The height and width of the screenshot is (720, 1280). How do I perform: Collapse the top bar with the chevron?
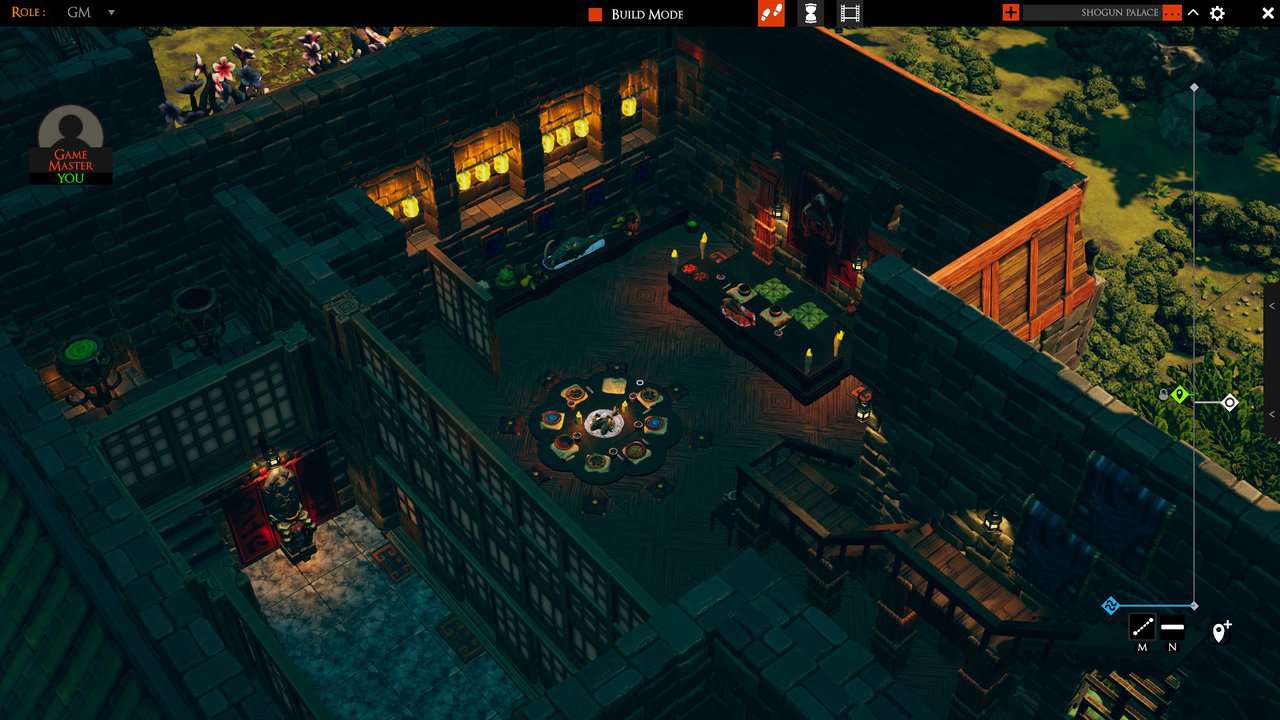[1191, 13]
